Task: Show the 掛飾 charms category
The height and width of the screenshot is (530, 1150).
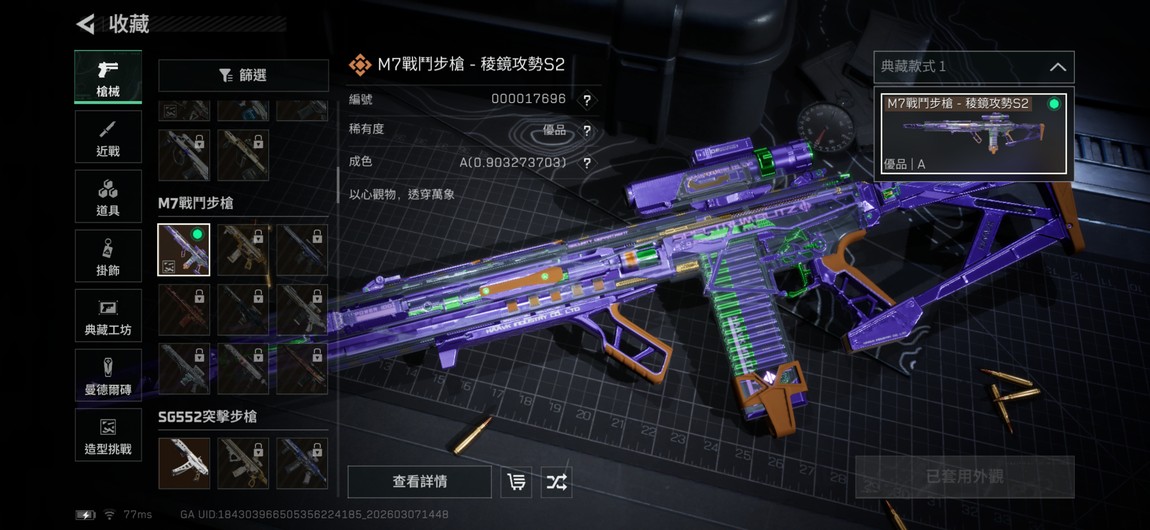Action: tap(108, 256)
